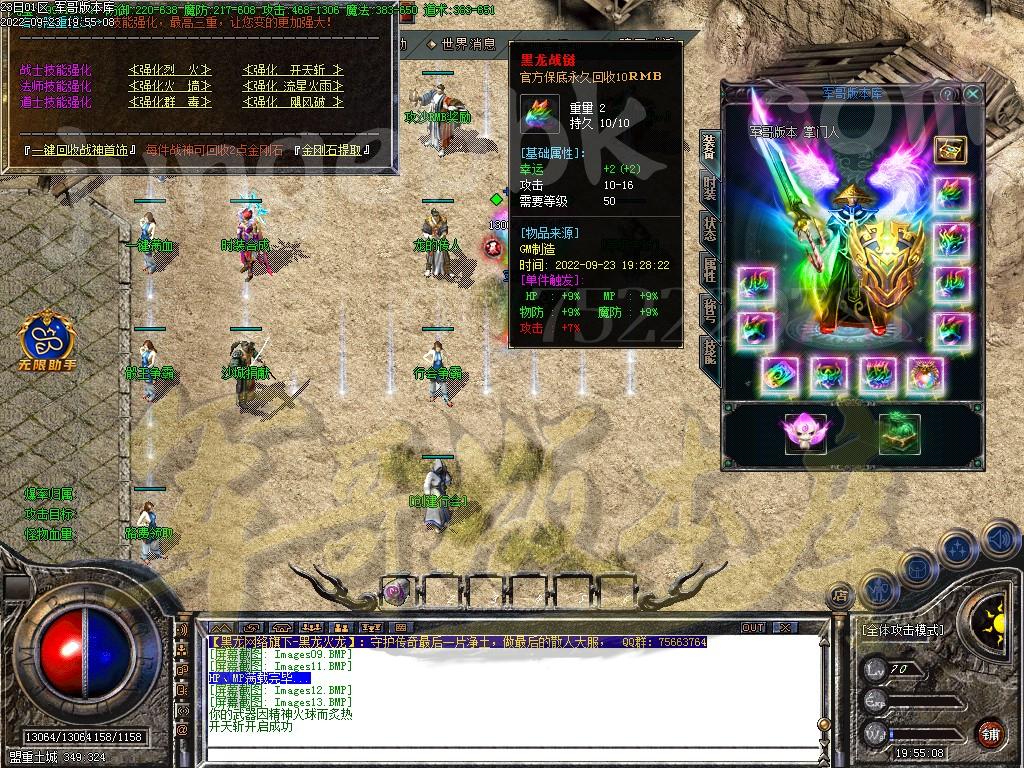1024x768 pixels.
Task: Open the 属性 attributes tab
Action: 709,268
